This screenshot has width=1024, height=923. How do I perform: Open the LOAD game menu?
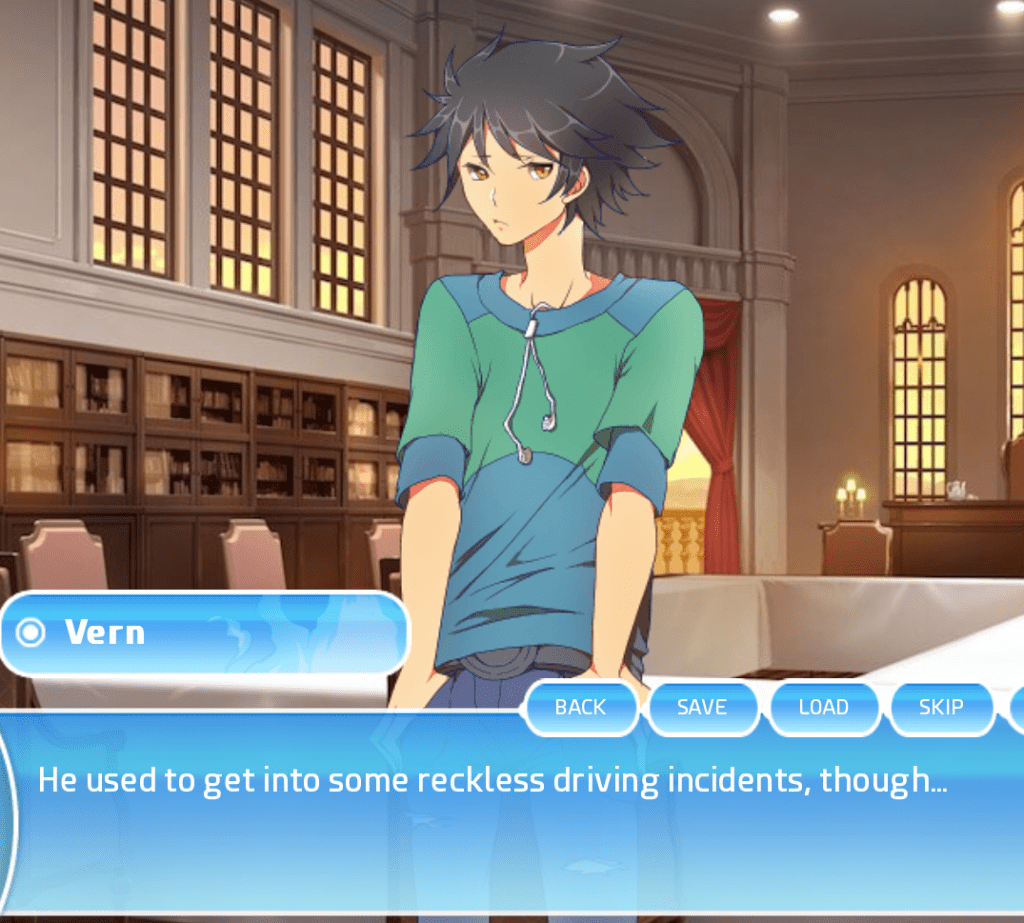[823, 707]
